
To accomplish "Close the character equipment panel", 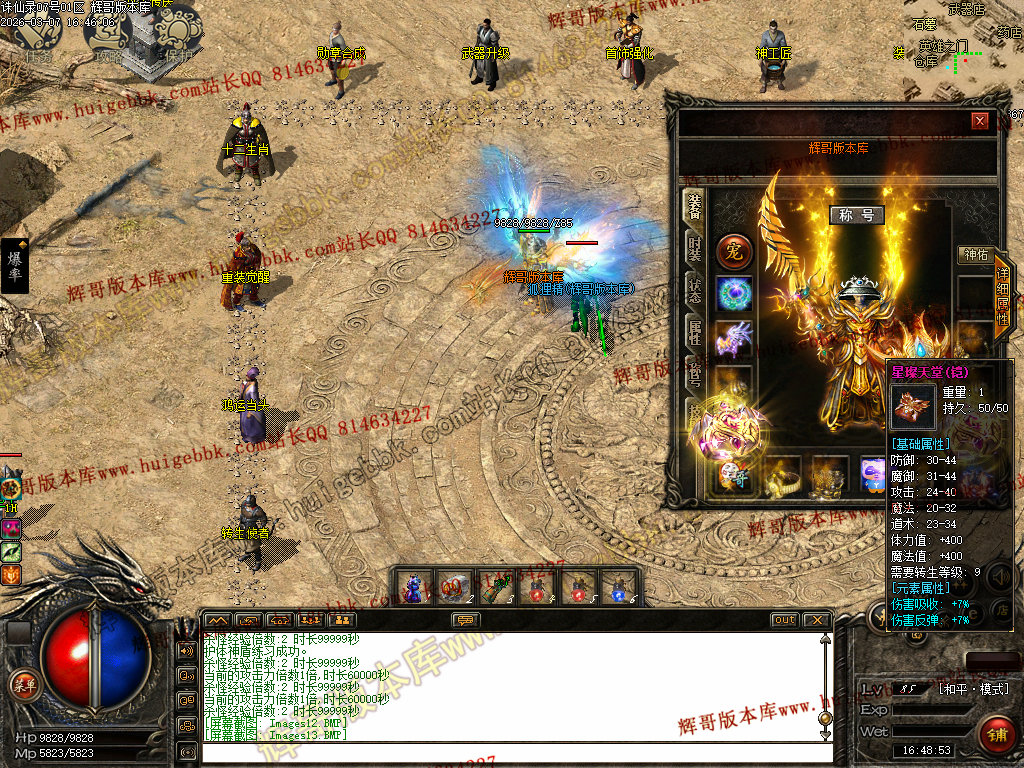I will point(979,121).
